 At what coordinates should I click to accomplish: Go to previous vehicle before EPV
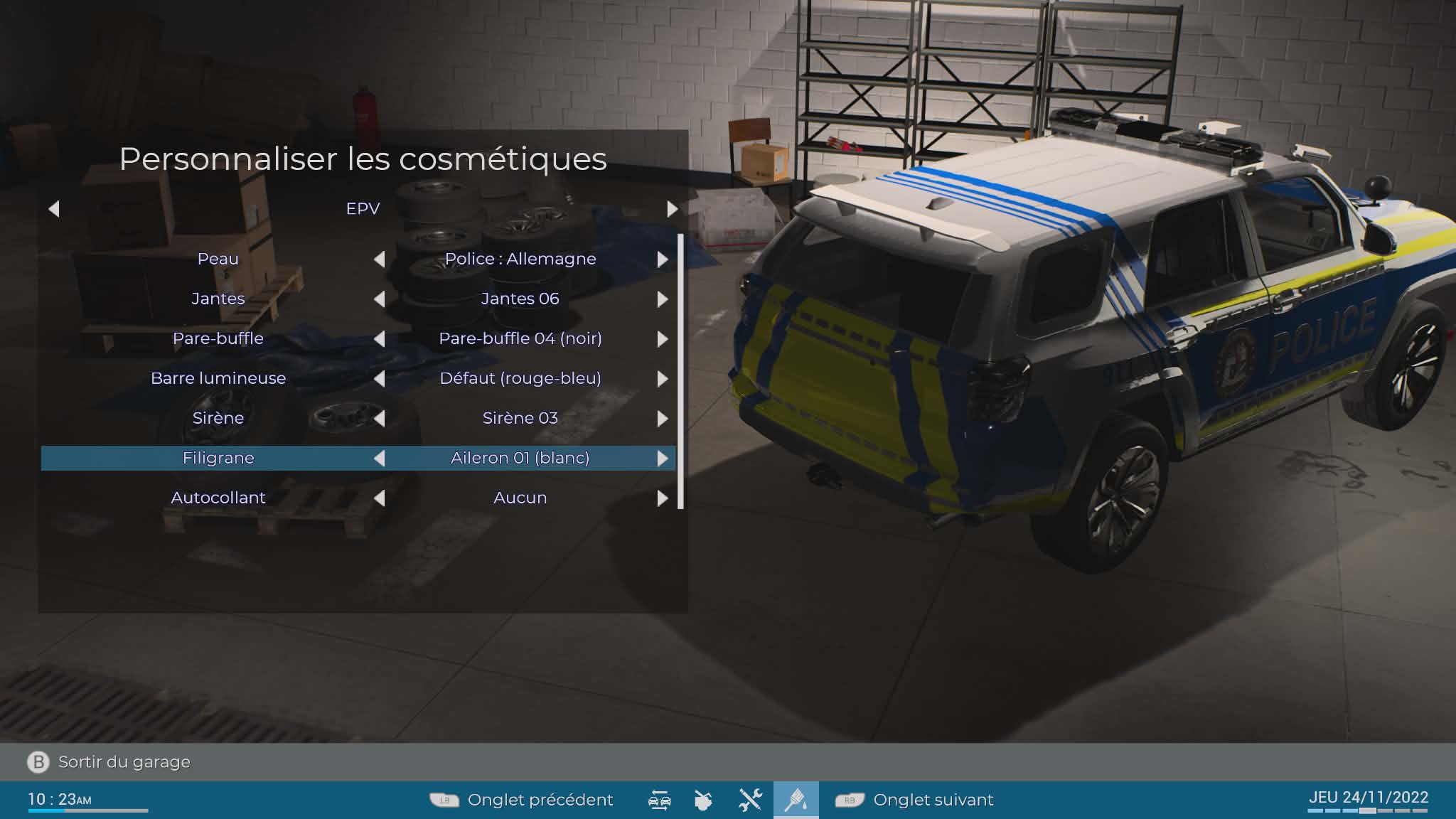pos(54,209)
